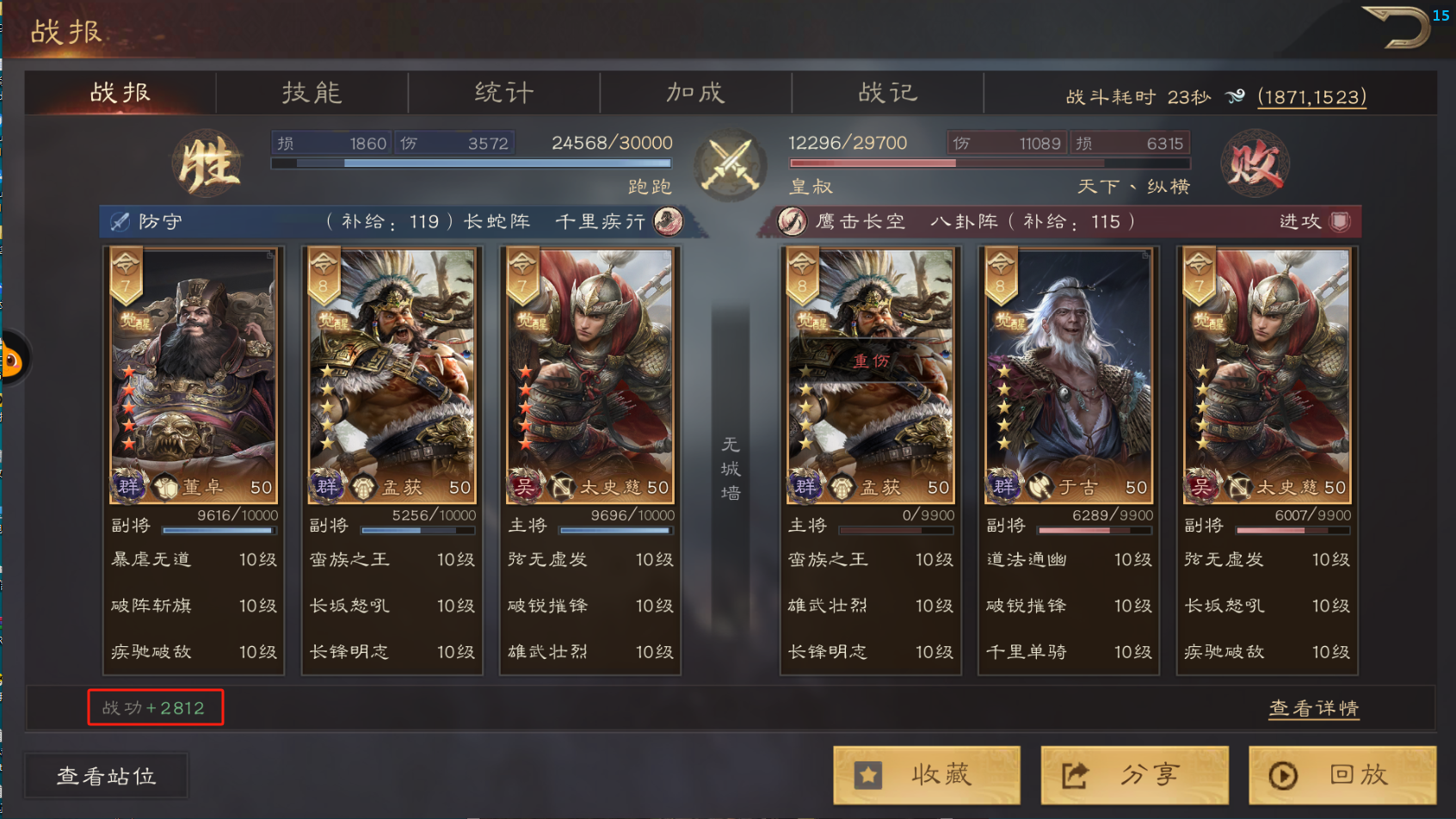Click the 查看详情 link
The width and height of the screenshot is (1456, 819).
click(1313, 708)
